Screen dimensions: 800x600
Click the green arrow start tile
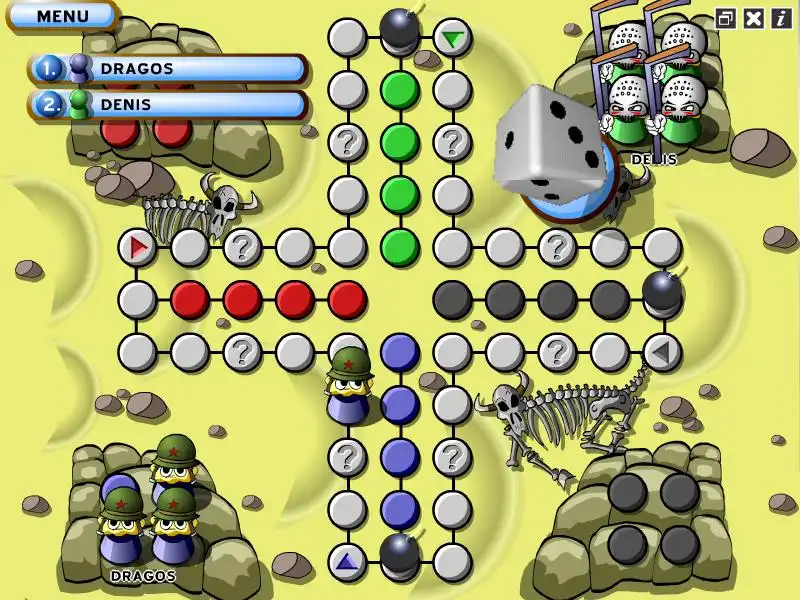pyautogui.click(x=453, y=39)
